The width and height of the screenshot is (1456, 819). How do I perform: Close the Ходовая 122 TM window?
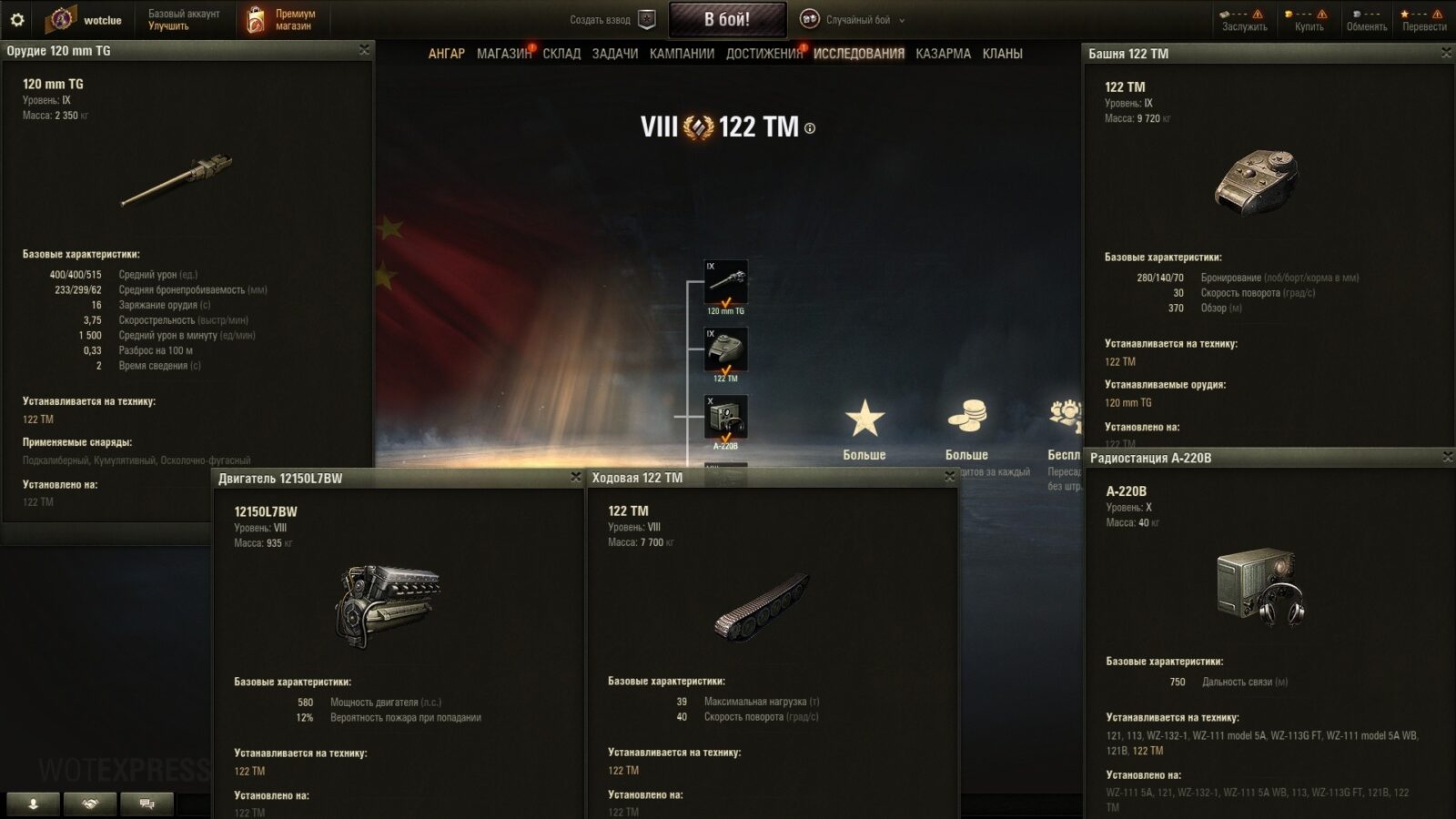949,476
